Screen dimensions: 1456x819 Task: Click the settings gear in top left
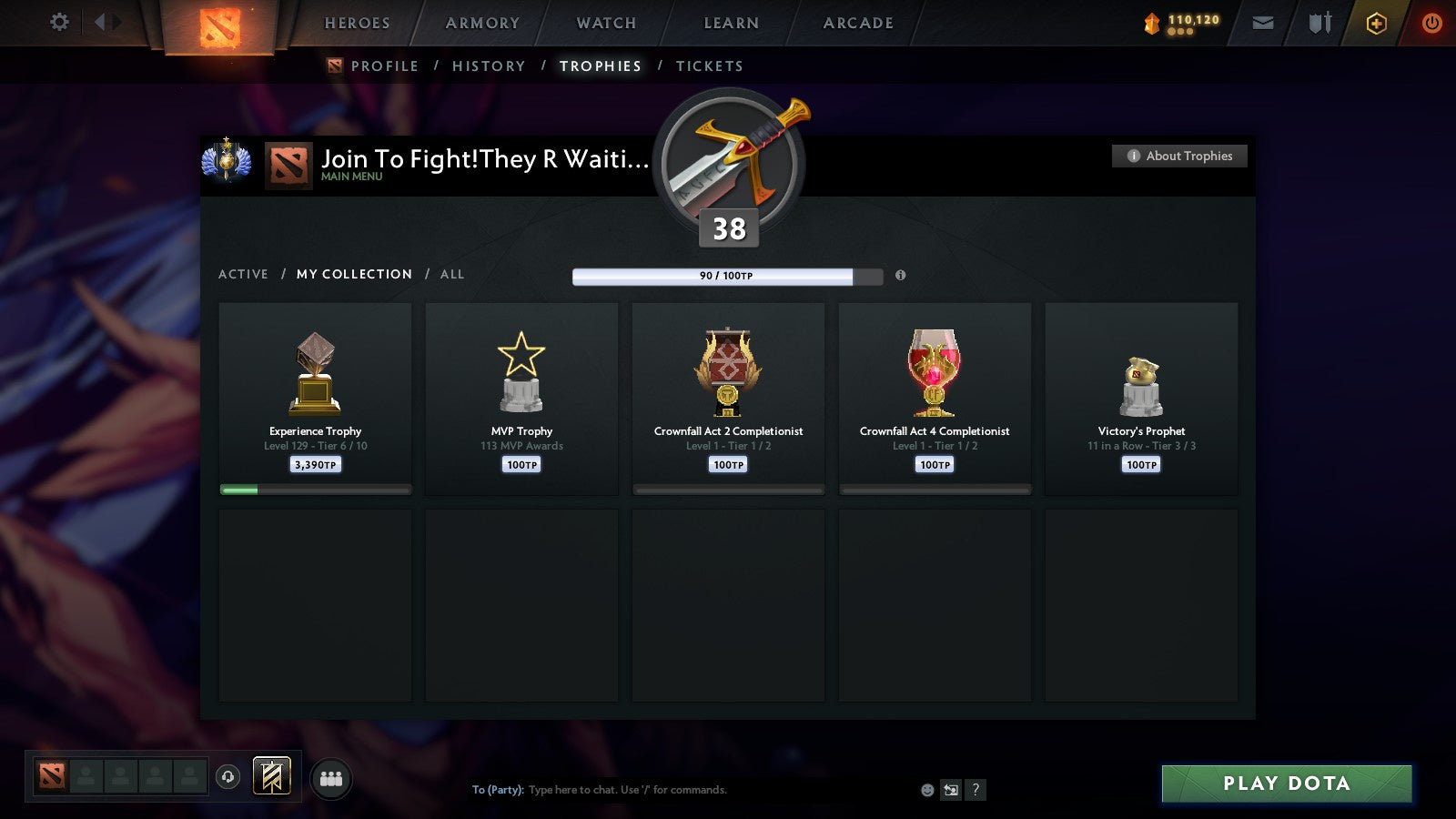coord(59,22)
